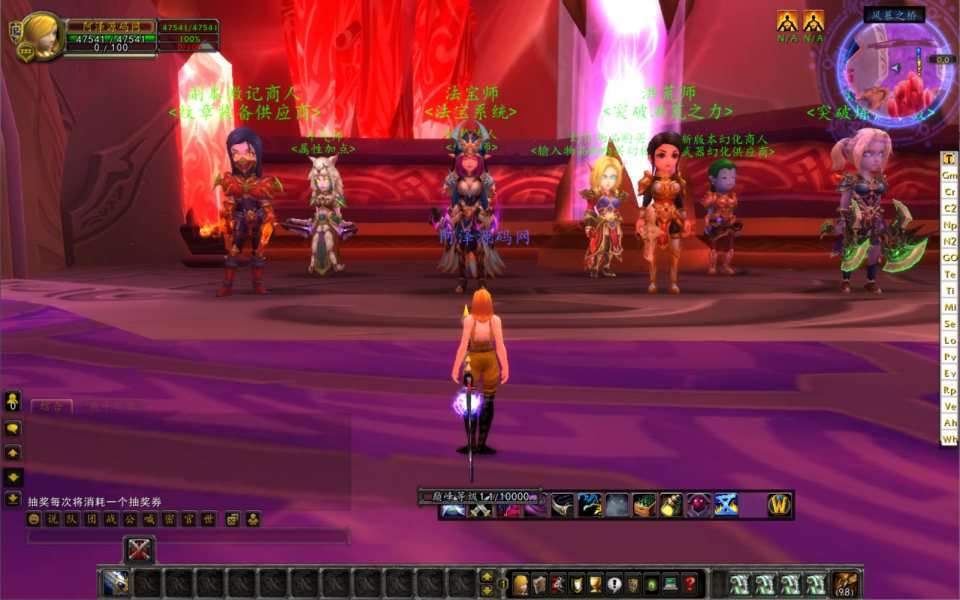Open the character info micro button
Image resolution: width=960 pixels, height=600 pixels.
[520, 584]
